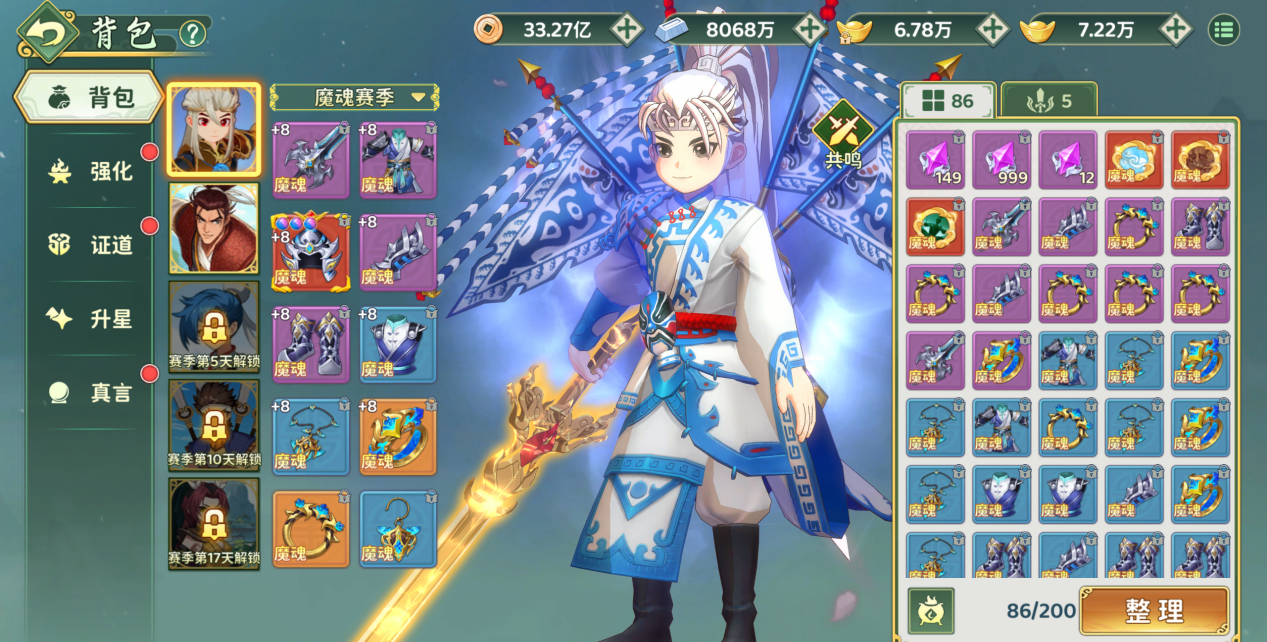Select the green gem 魔魂 item

click(936, 226)
